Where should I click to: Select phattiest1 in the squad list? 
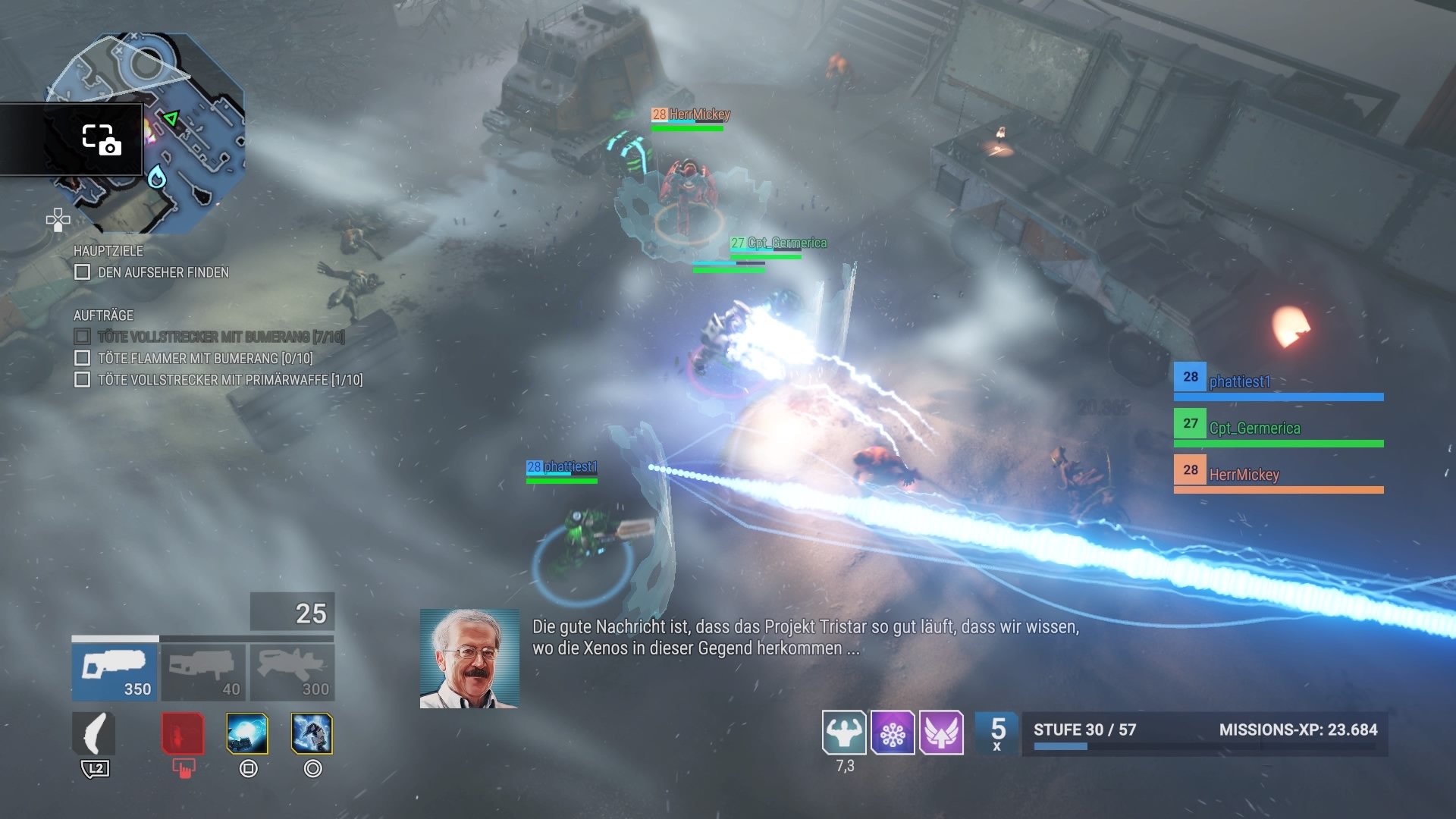point(1278,381)
